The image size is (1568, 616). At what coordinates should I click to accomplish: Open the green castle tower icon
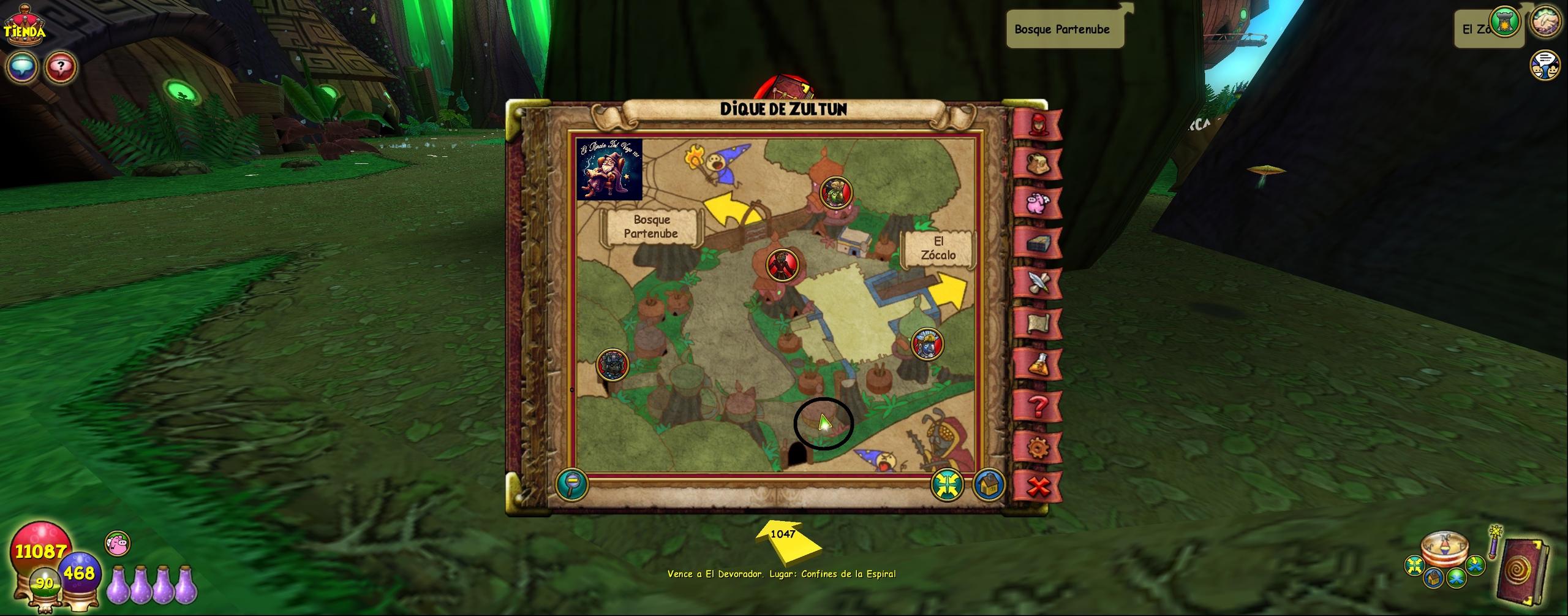(x=1506, y=23)
